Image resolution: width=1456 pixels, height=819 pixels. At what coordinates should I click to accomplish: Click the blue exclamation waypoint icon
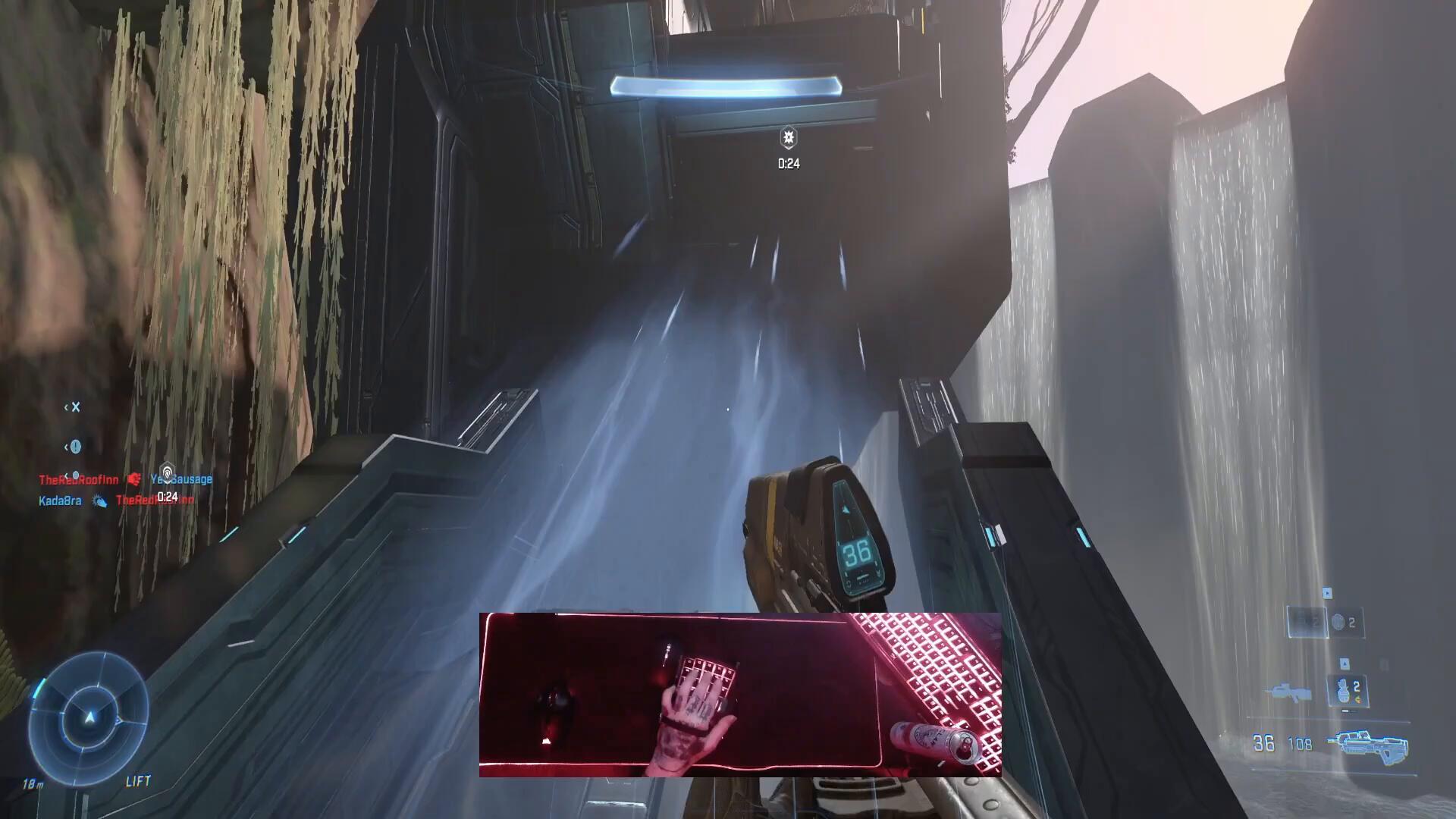pos(76,447)
